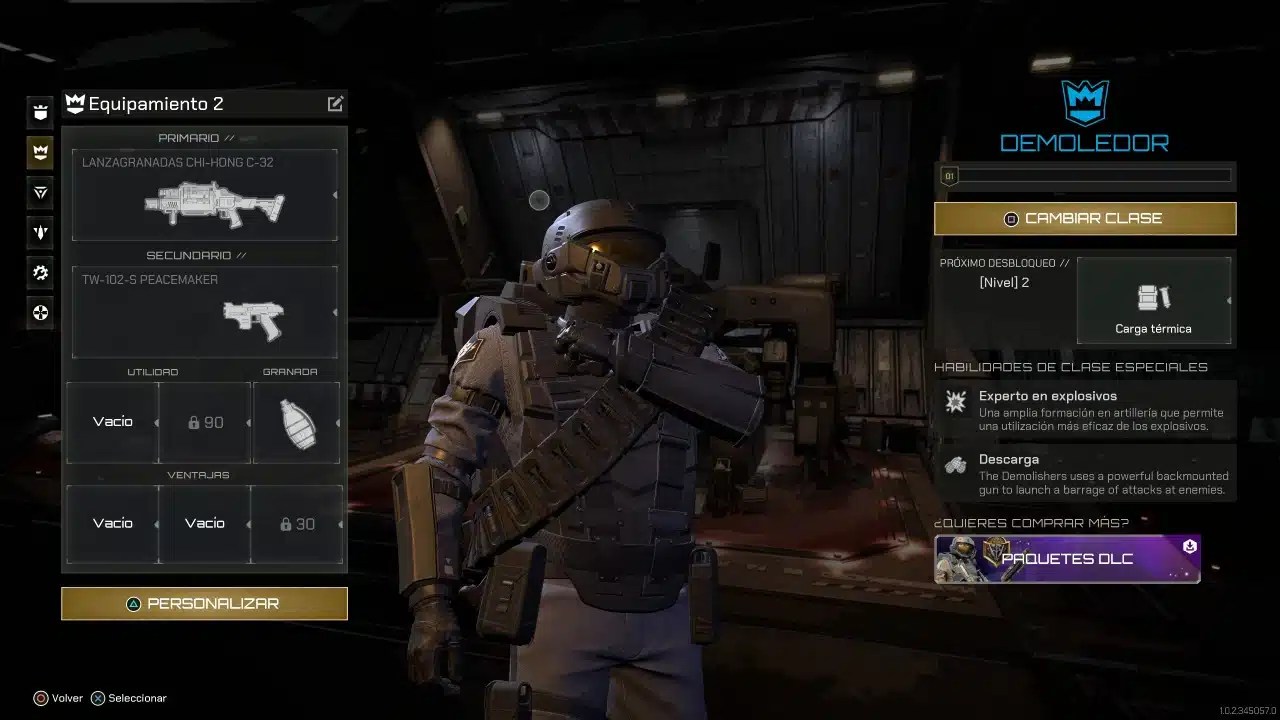Open the Granada grenade slot
The image size is (1280, 720).
coord(296,422)
